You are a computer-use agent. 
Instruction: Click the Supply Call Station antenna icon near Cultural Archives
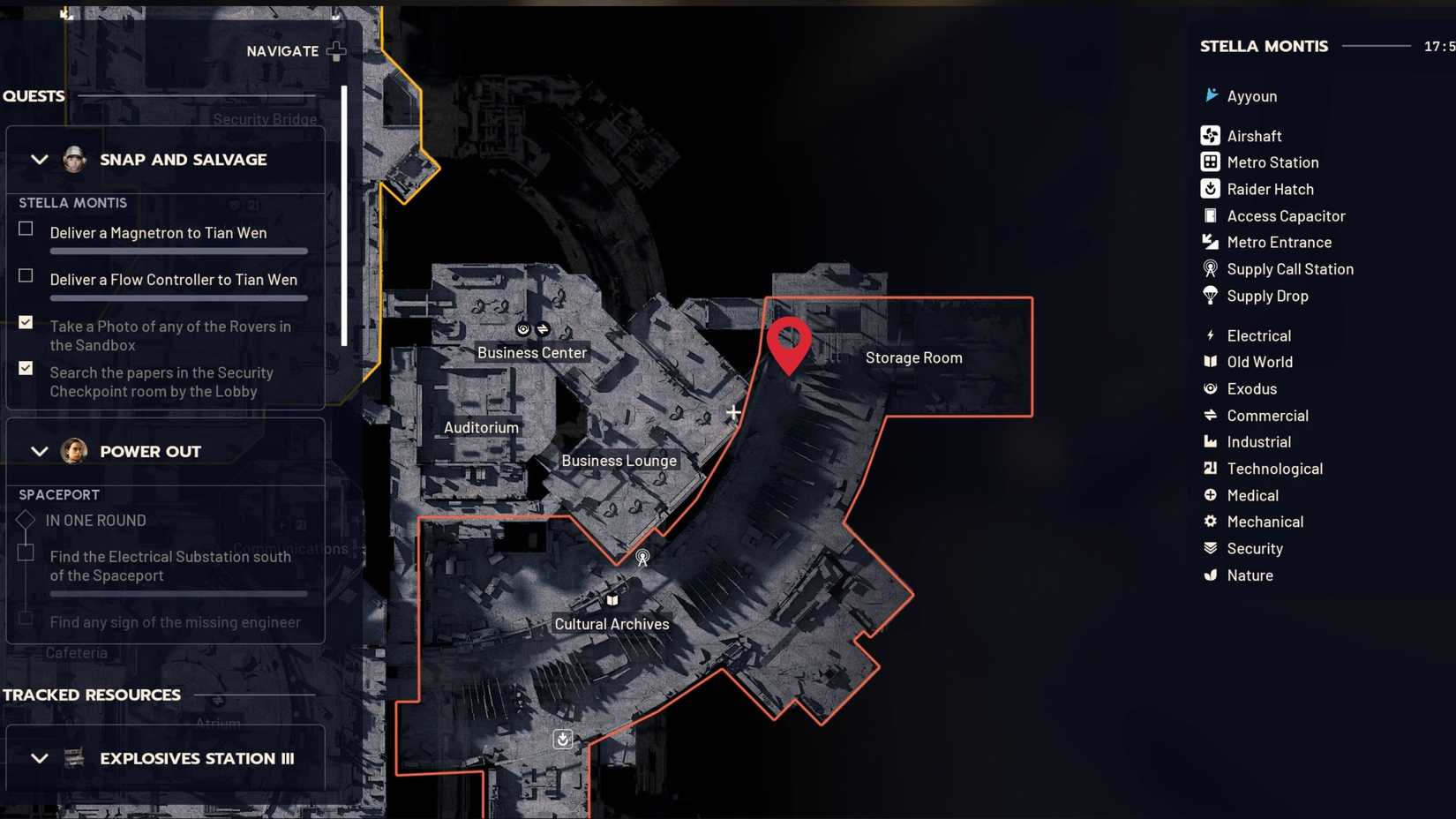coord(642,558)
